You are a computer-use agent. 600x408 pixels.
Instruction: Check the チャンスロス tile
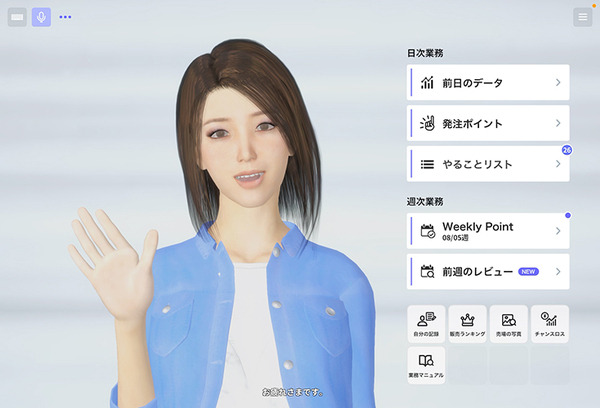click(x=549, y=323)
